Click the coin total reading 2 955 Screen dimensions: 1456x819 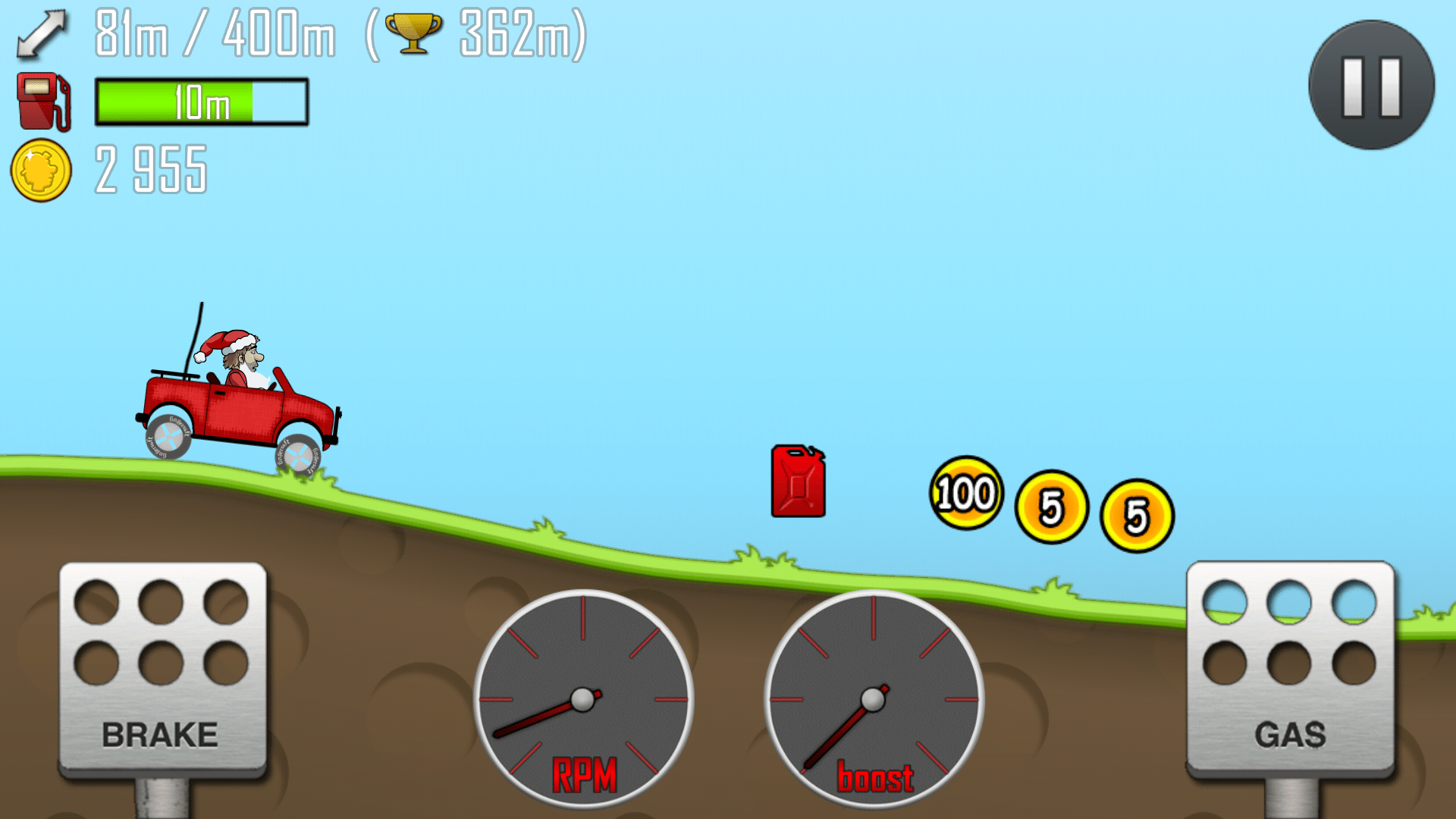point(149,170)
